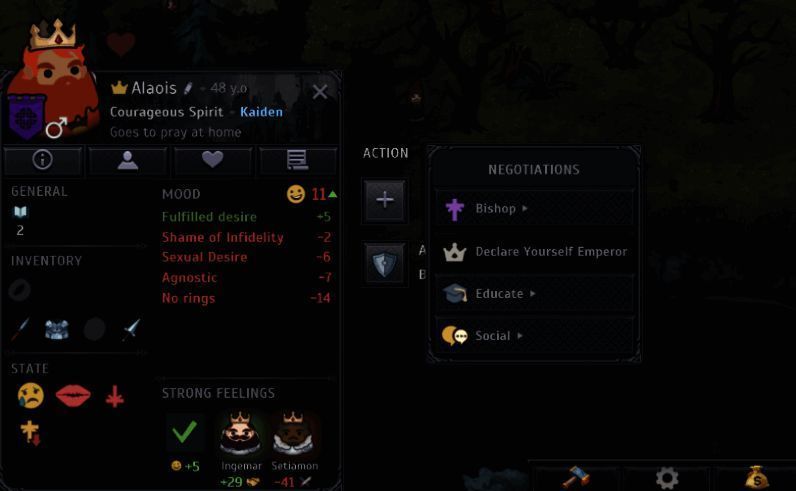Click the plus action button
The width and height of the screenshot is (796, 491).
point(385,199)
